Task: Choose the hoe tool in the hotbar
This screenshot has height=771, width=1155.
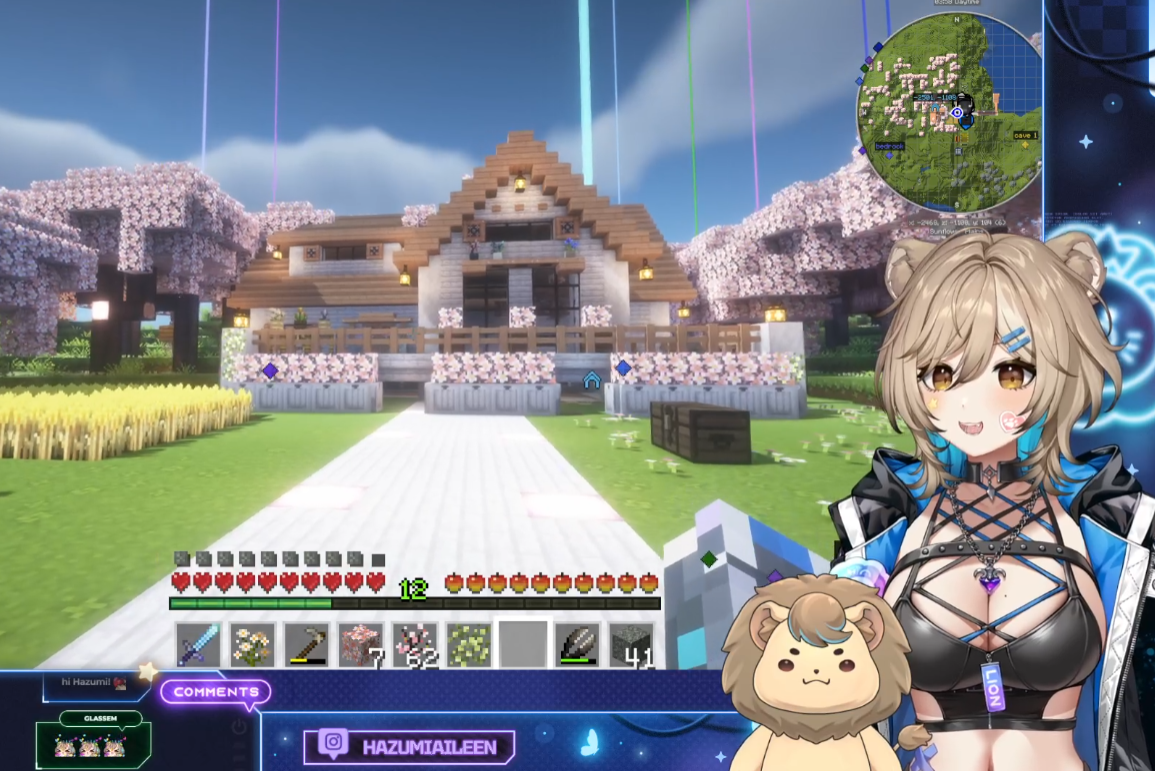Action: pos(306,645)
